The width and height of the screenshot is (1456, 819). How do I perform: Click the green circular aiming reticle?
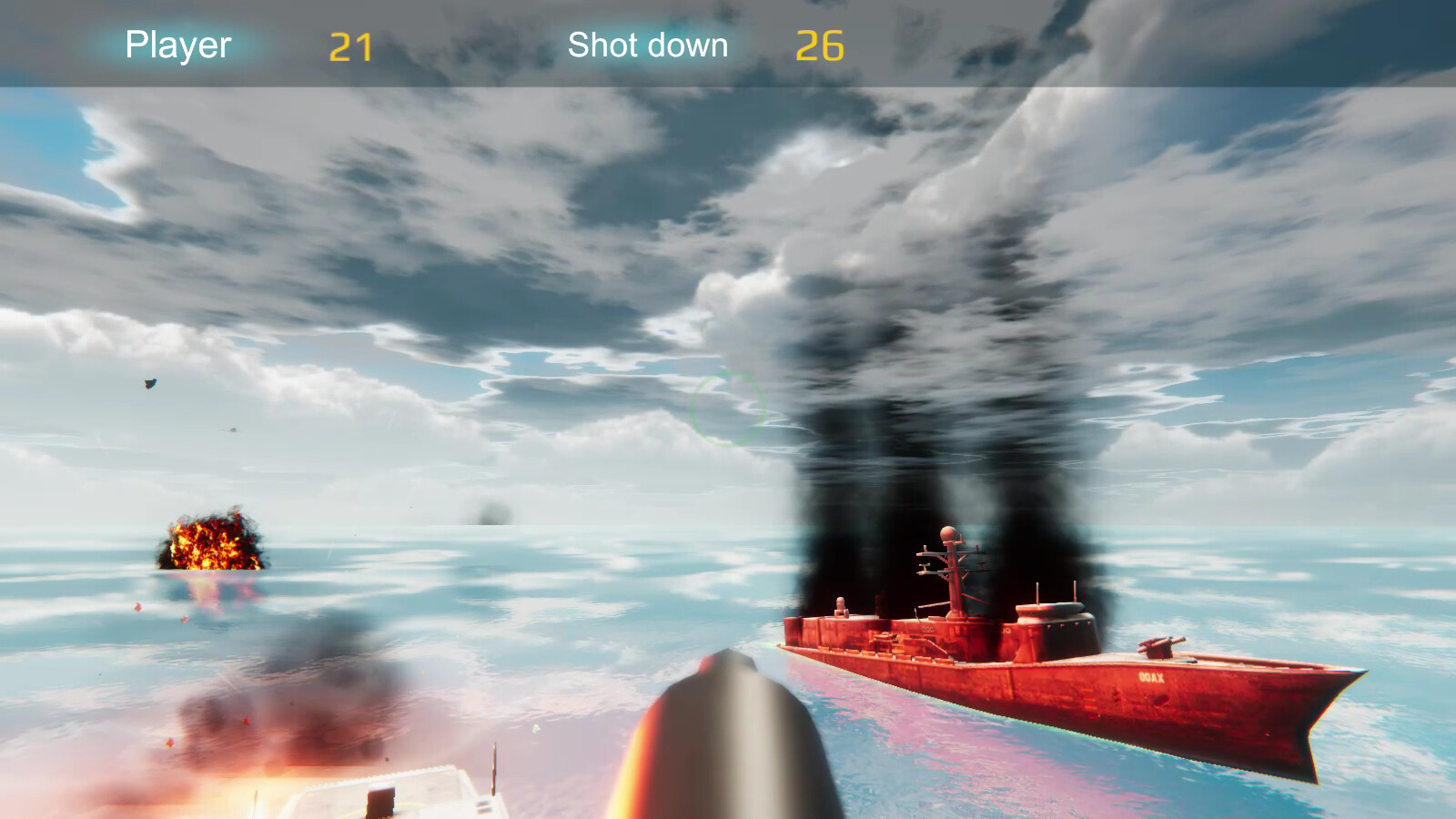[728, 408]
